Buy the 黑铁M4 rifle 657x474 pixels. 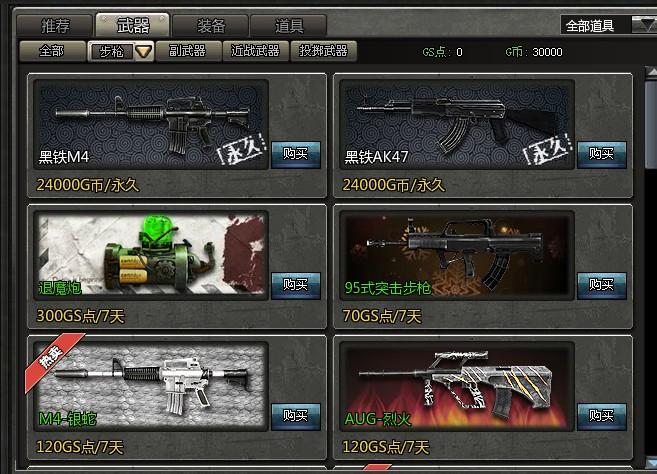[295, 154]
